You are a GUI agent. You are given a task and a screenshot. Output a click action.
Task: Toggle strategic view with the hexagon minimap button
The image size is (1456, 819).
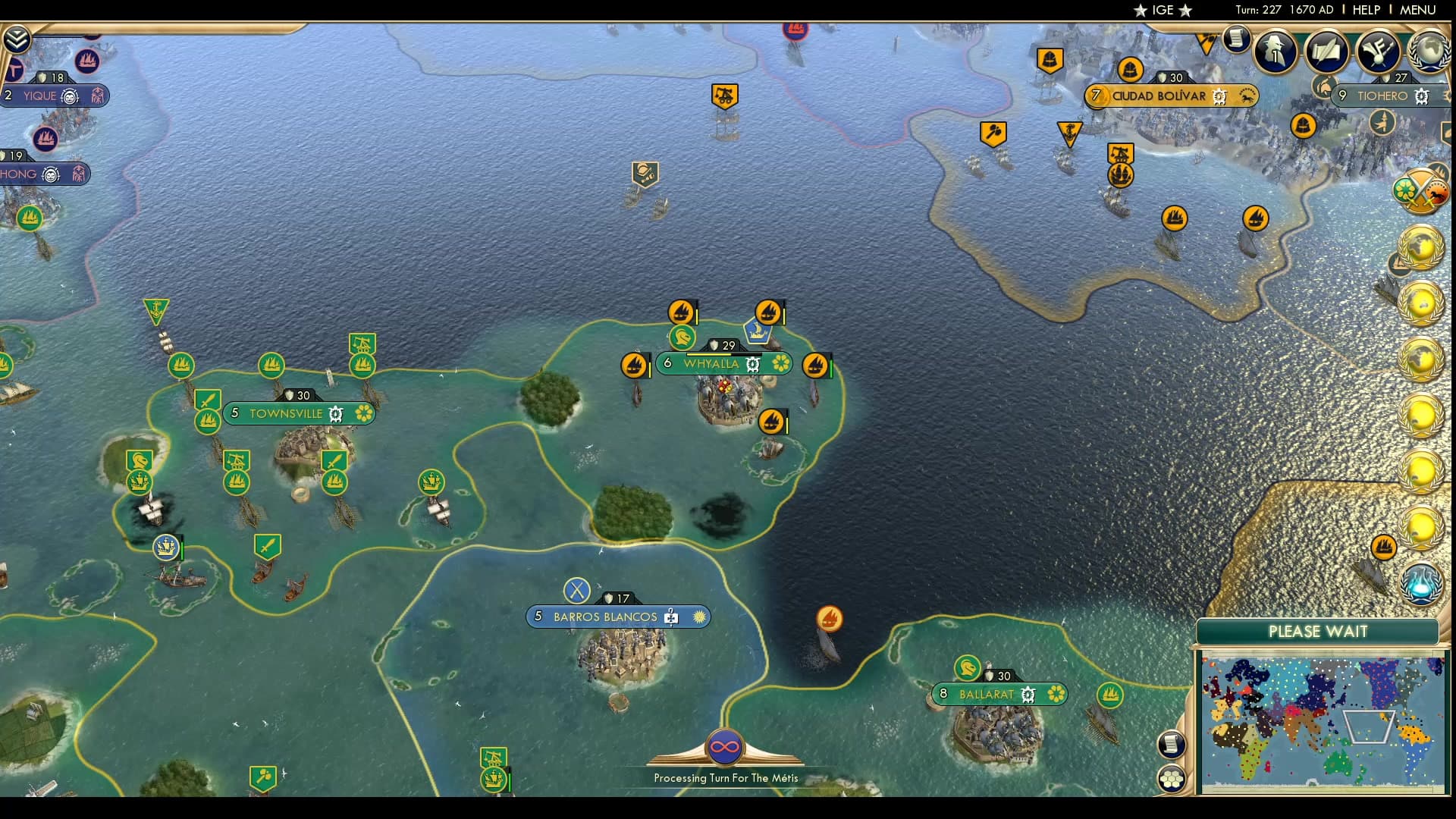(1171, 778)
